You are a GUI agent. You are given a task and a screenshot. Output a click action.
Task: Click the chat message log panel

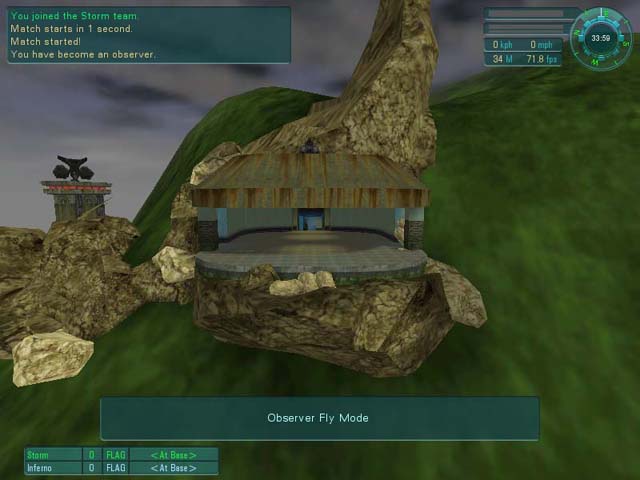click(x=148, y=35)
